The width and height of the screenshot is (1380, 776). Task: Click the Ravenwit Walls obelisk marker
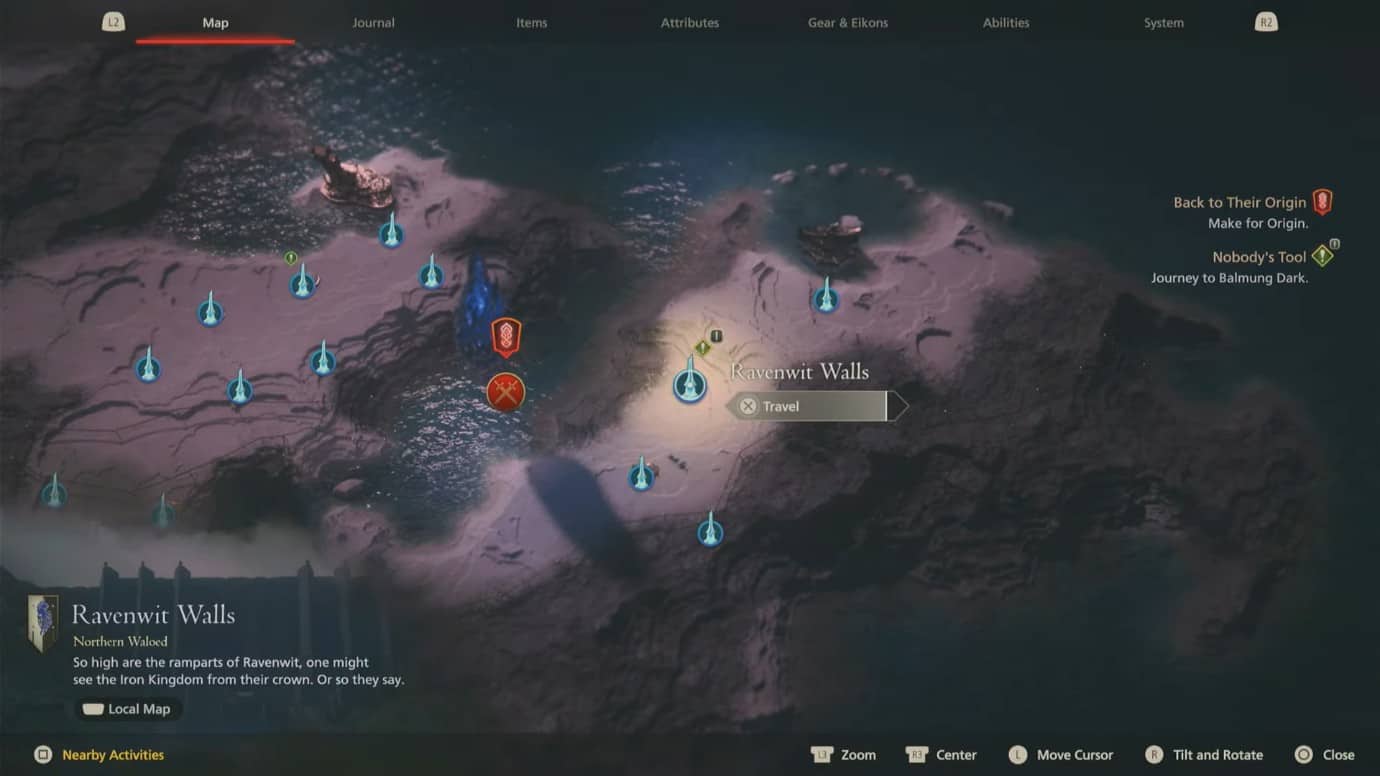pos(689,384)
